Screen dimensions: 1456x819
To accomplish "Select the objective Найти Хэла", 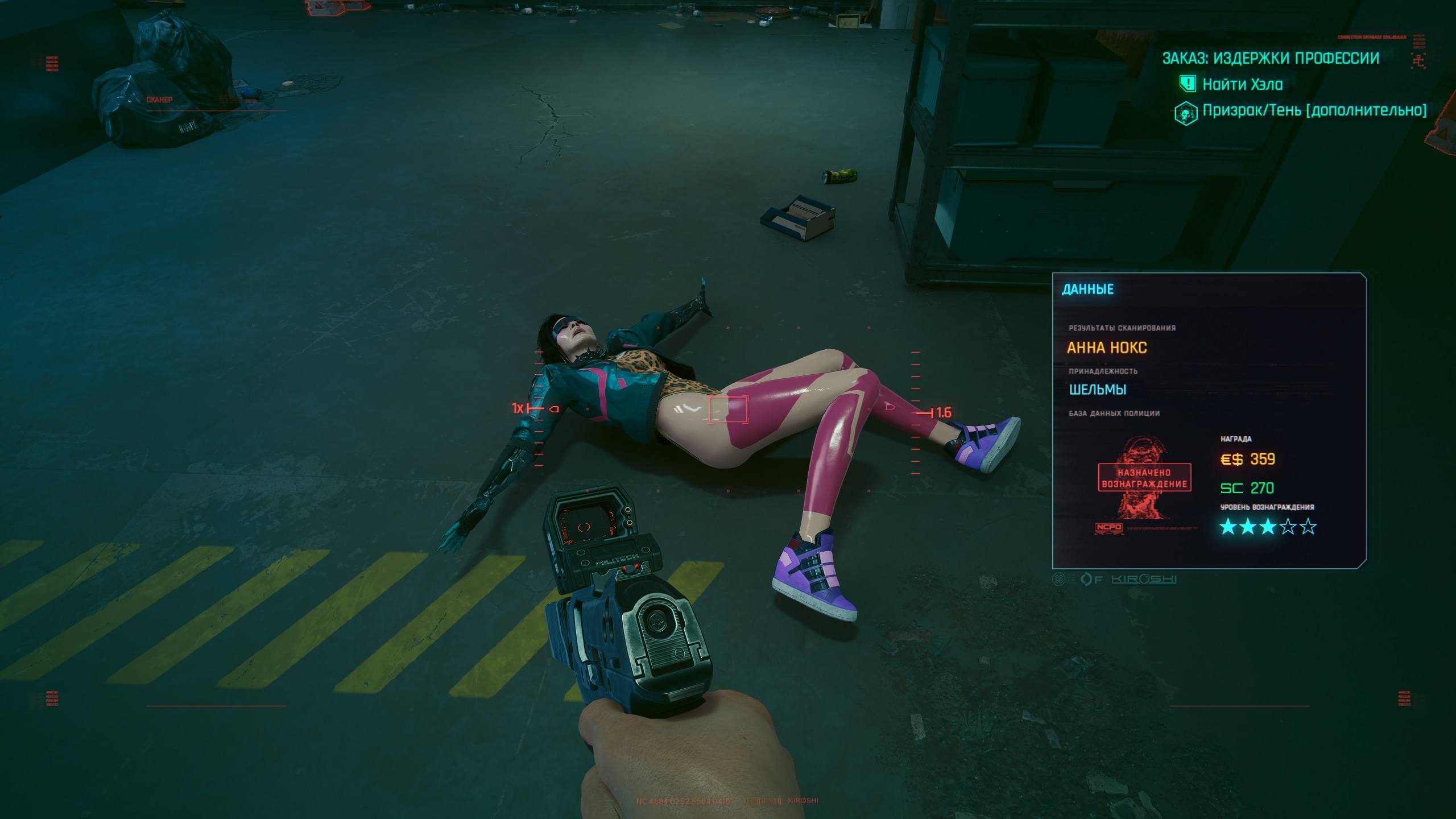I will [x=1242, y=85].
